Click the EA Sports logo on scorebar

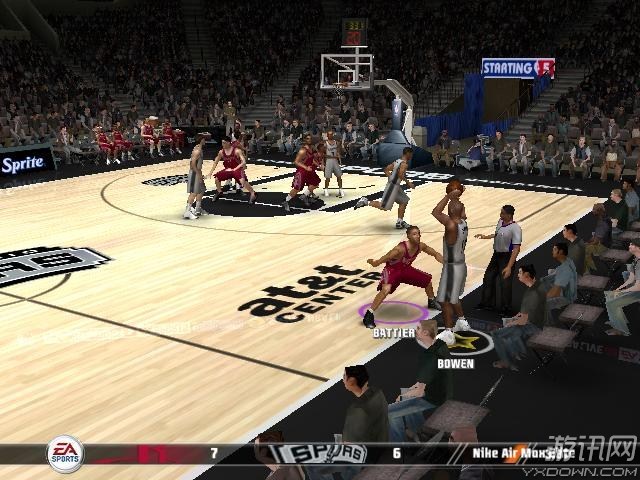65,455
